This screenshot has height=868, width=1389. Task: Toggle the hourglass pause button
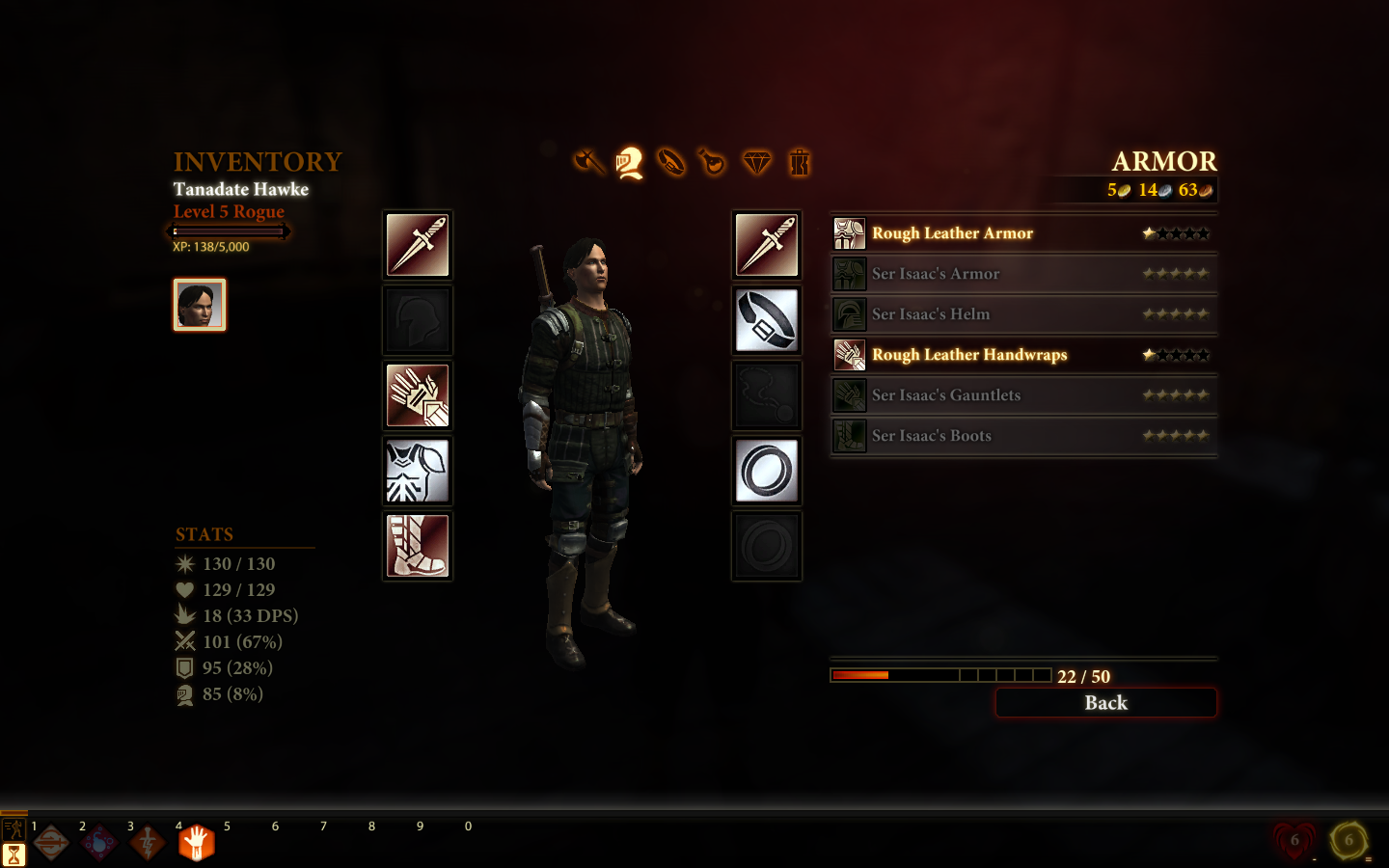point(14,854)
